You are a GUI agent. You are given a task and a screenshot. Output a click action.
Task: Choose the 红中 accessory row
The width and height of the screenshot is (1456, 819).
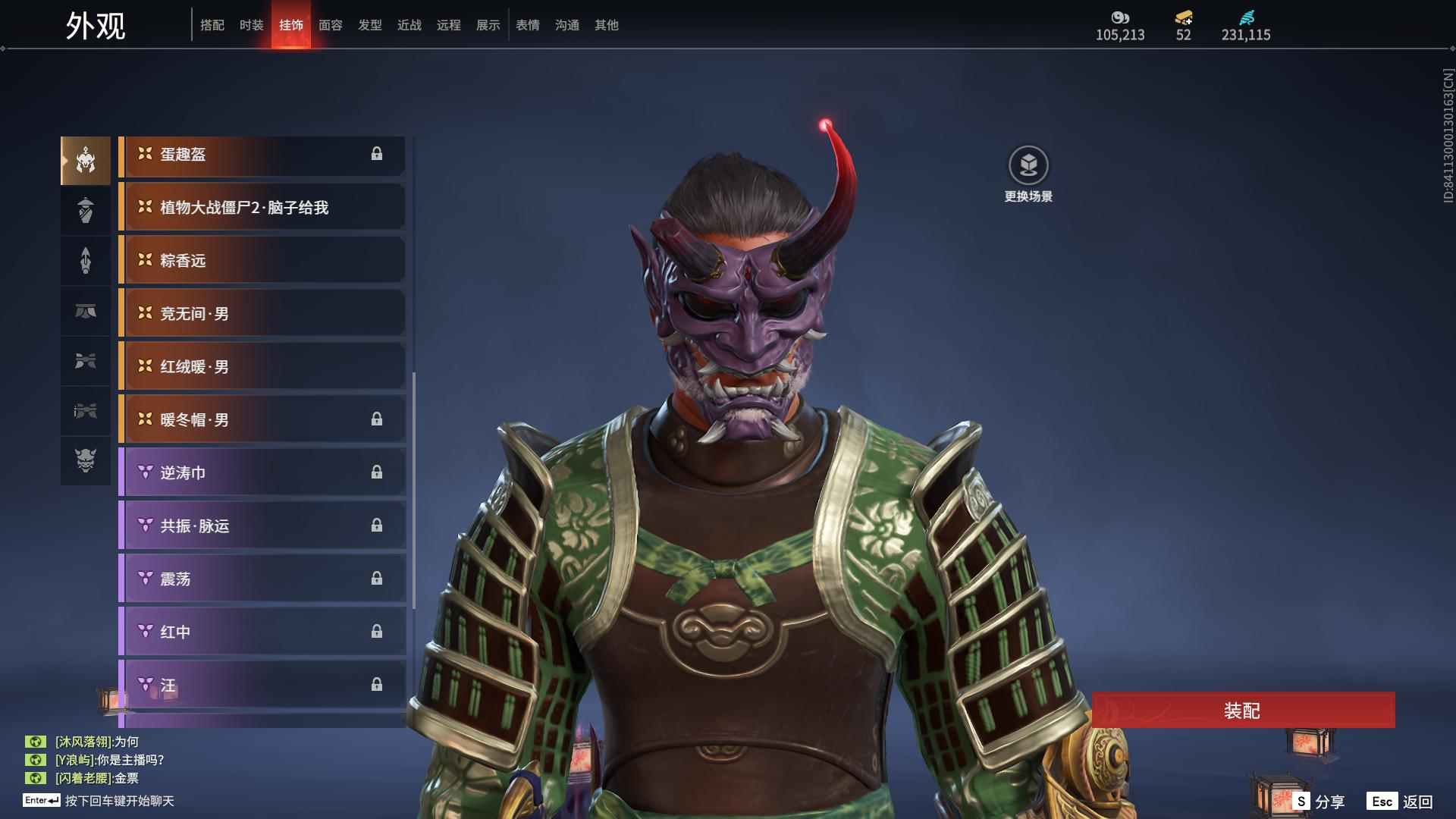pyautogui.click(x=262, y=632)
